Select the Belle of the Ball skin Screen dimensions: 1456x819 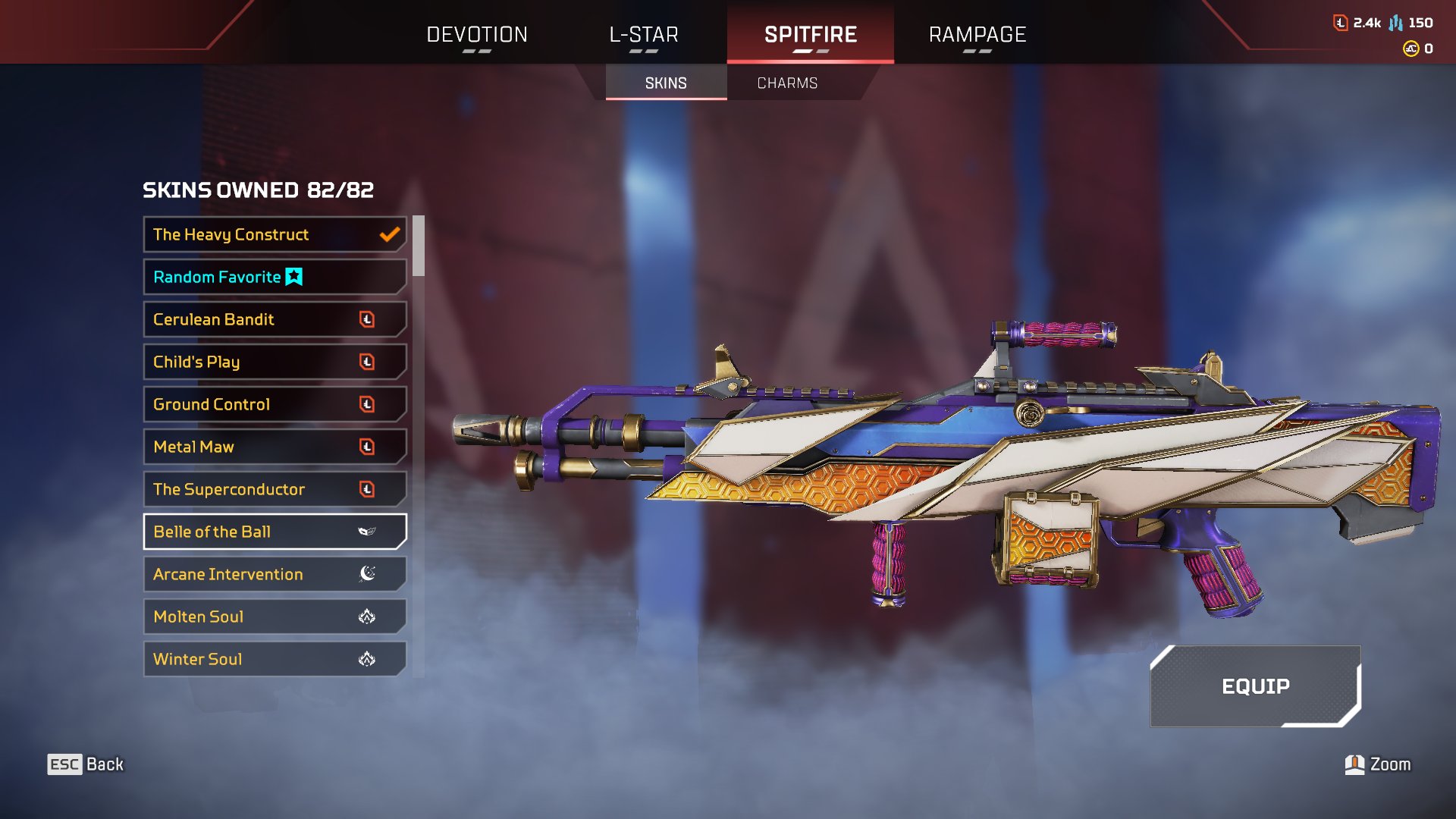[x=275, y=532]
